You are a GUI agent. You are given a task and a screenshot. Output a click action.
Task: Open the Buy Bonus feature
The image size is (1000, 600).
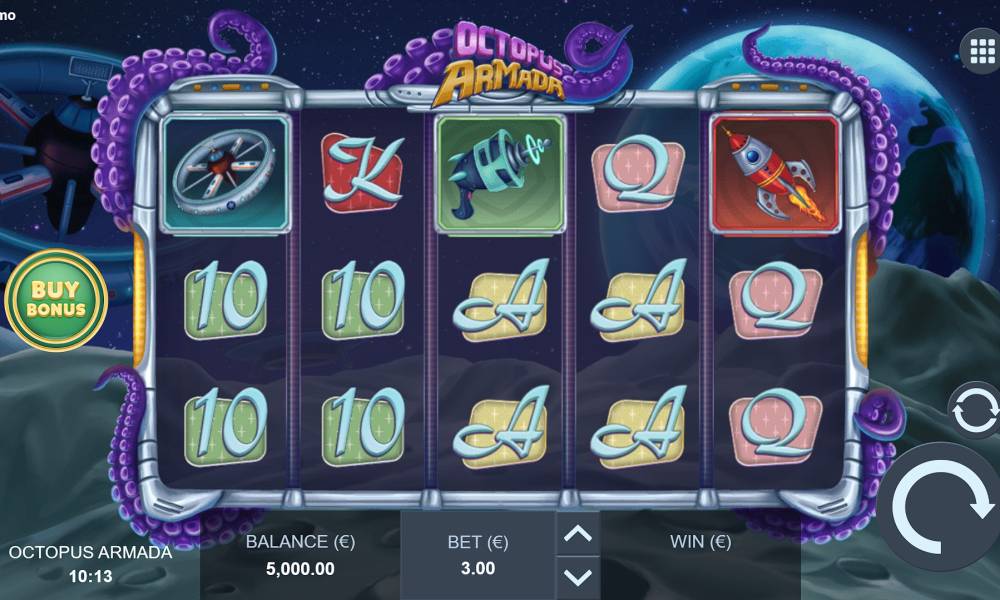coord(55,300)
